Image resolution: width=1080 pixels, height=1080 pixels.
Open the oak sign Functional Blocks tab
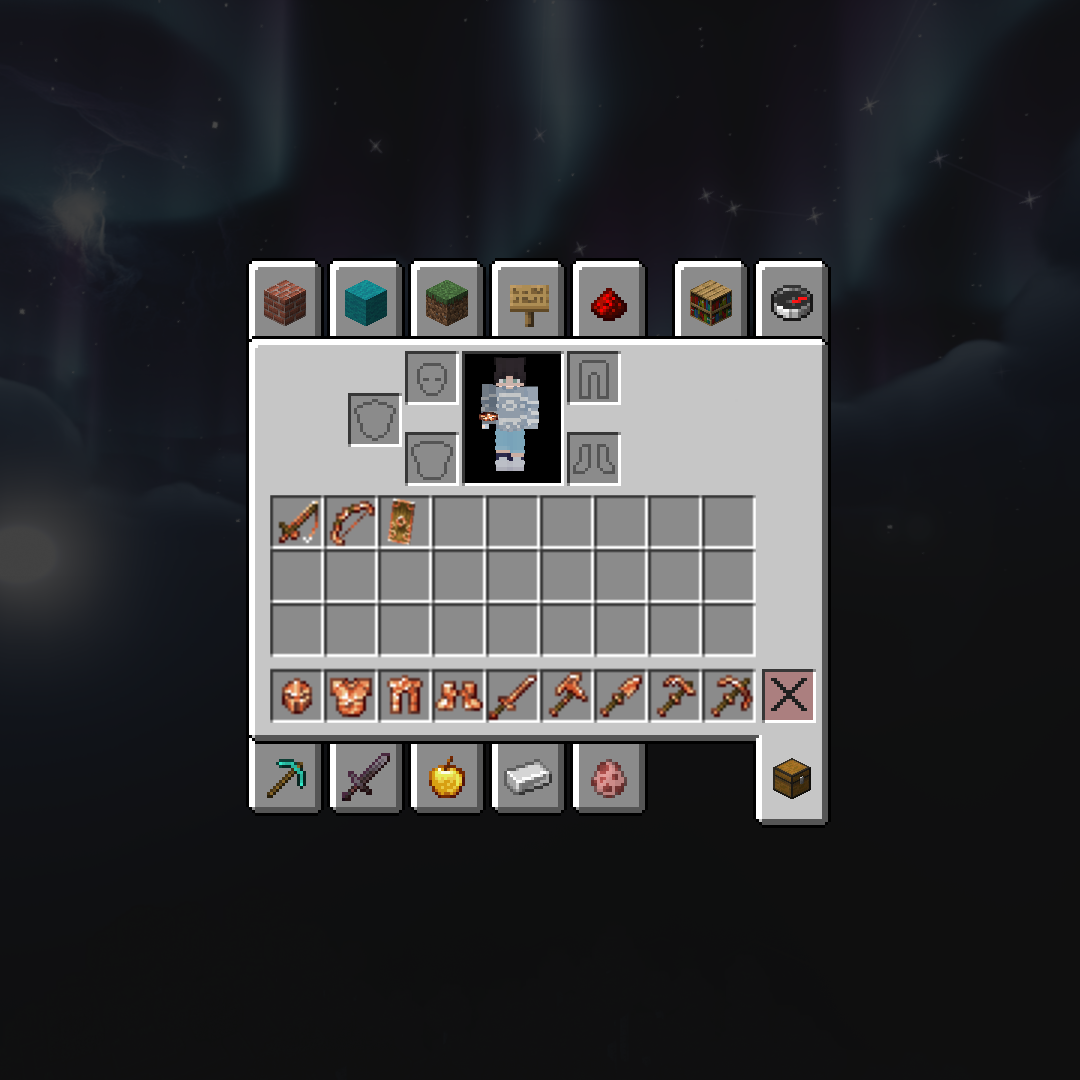pos(528,302)
